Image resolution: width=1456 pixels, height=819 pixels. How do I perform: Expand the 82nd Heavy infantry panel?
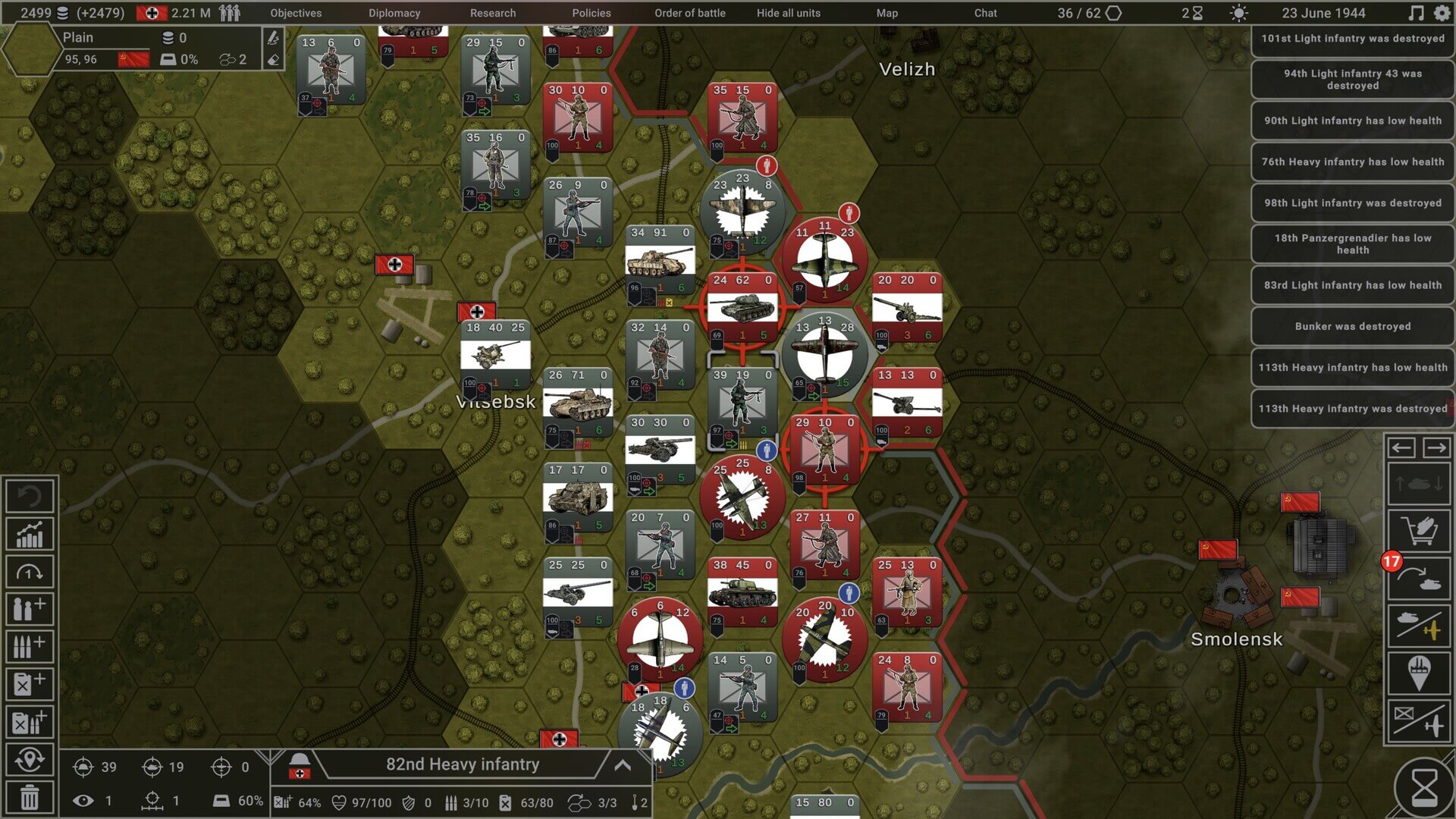623,765
